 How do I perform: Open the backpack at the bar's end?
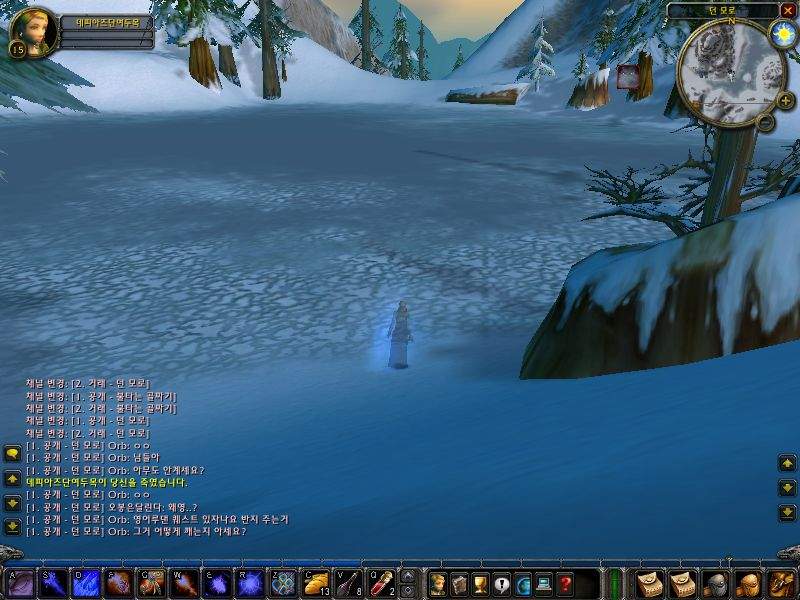pos(781,583)
